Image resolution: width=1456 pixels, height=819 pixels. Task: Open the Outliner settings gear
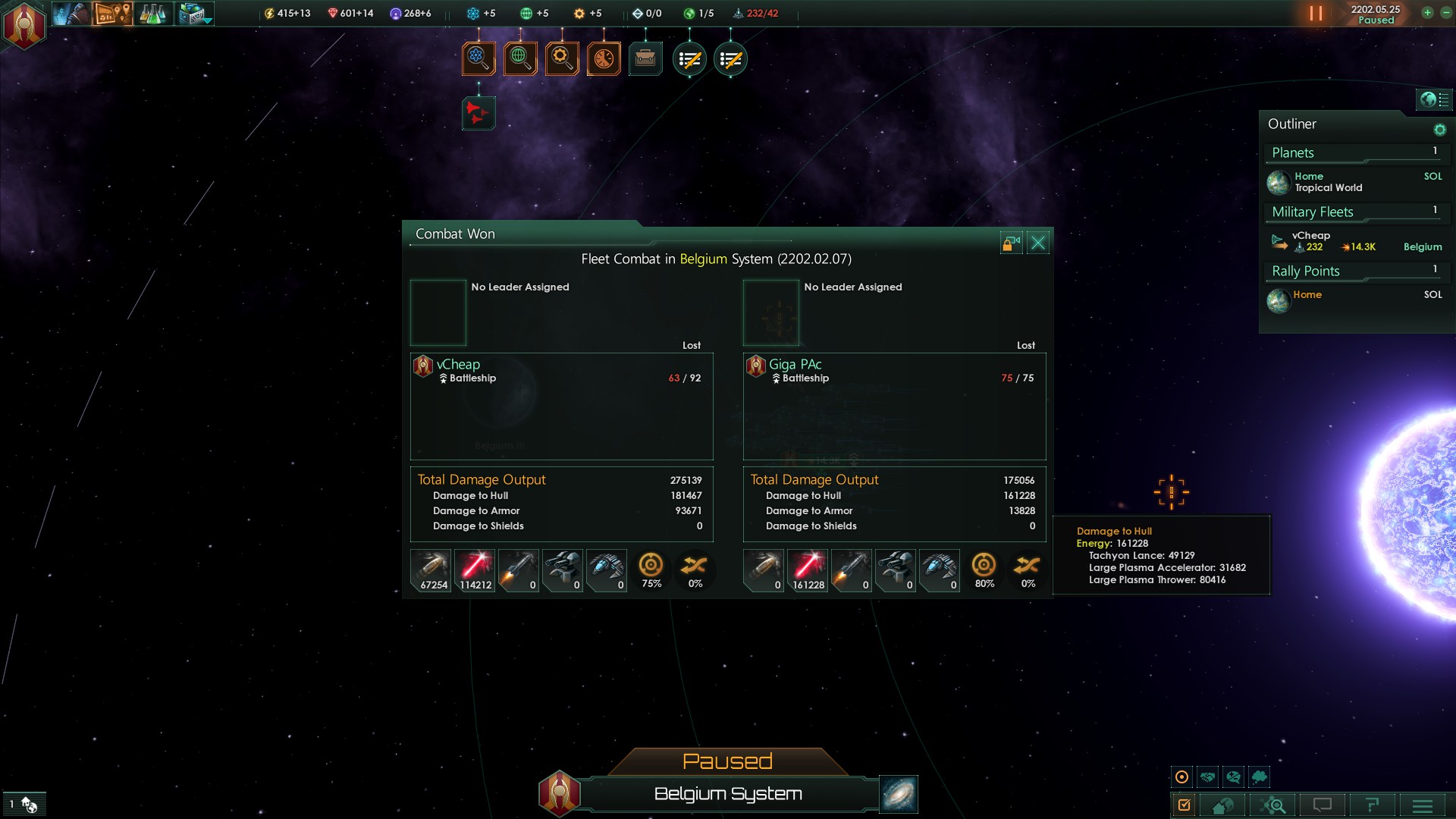[1439, 130]
